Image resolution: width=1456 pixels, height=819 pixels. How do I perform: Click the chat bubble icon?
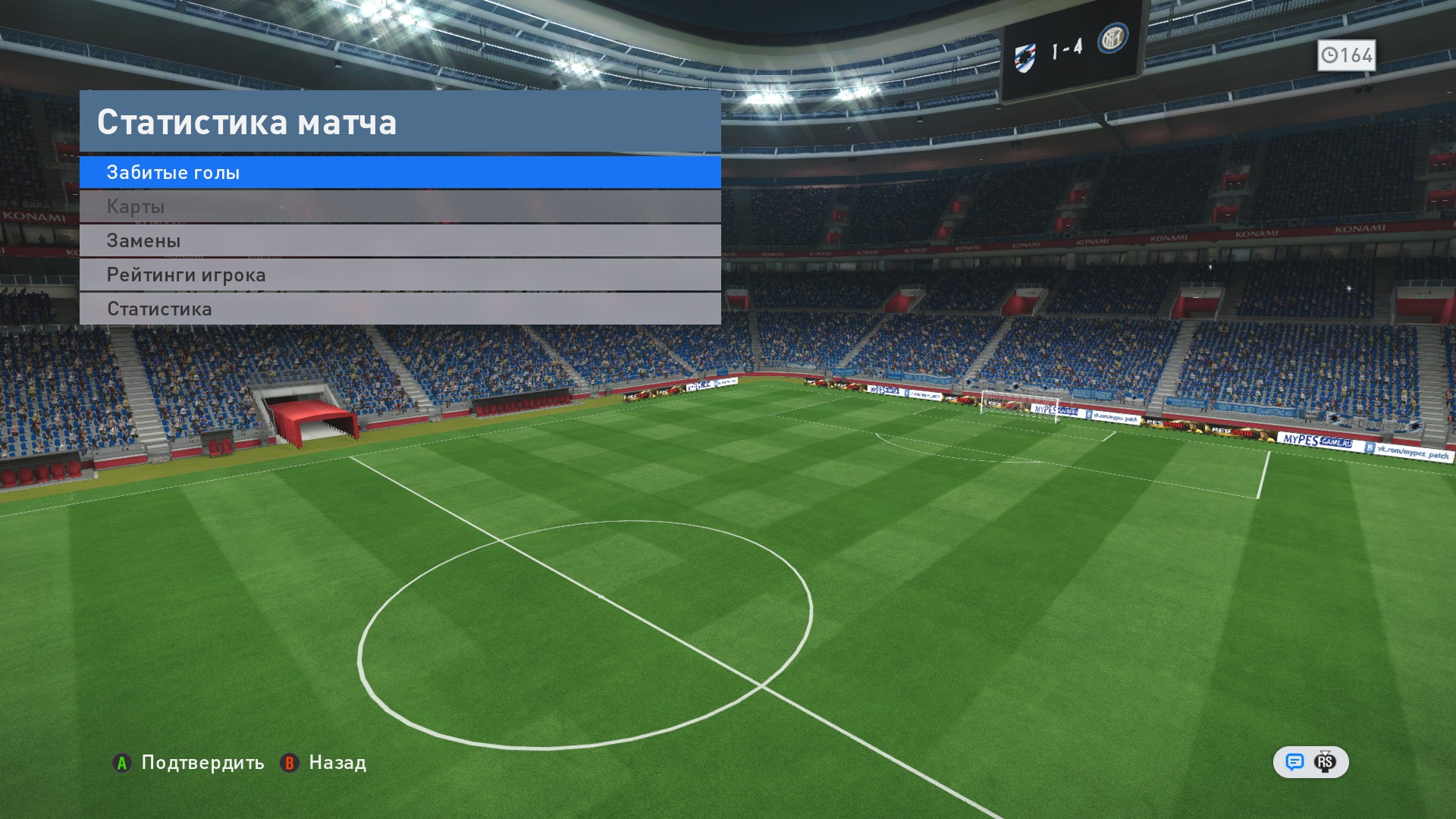coord(1294,762)
